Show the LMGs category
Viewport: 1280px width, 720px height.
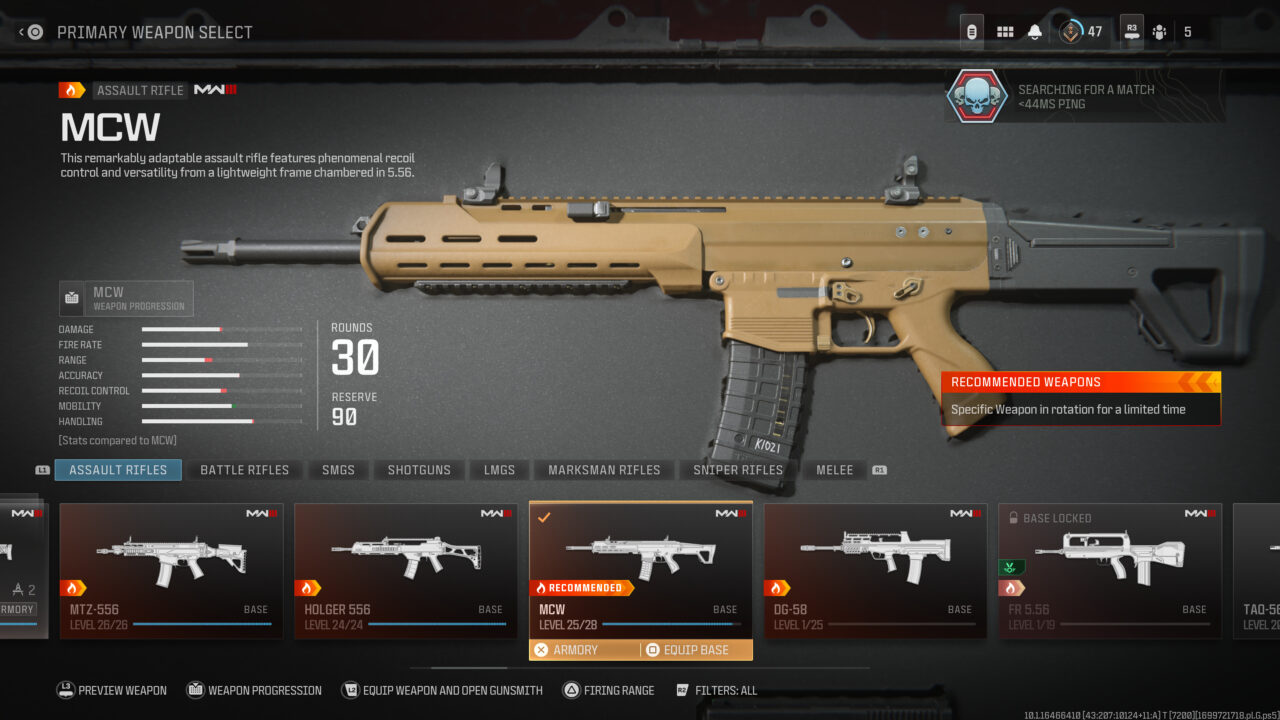coord(500,470)
